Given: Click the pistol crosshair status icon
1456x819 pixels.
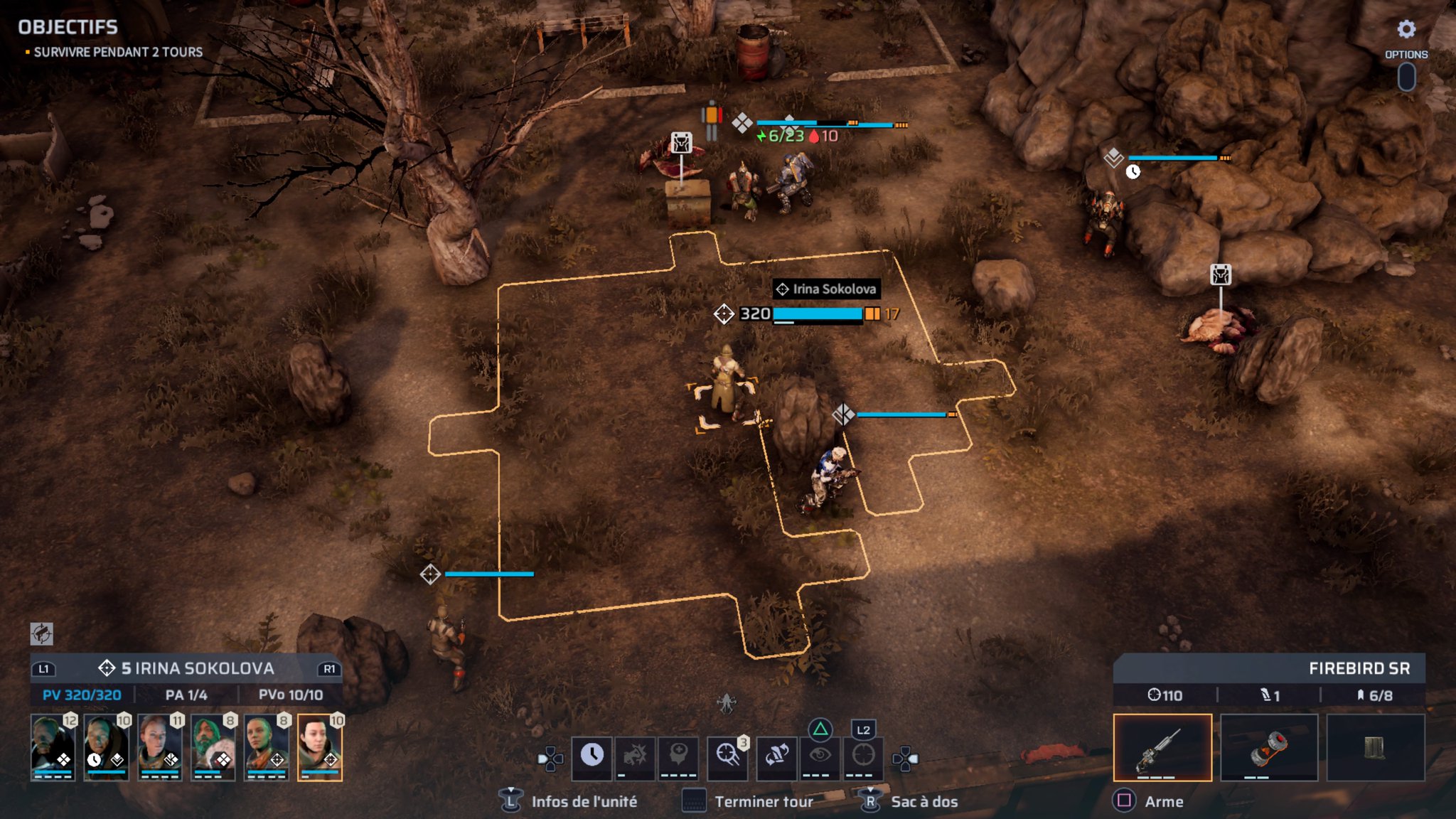Looking at the screenshot, I should point(42,633).
